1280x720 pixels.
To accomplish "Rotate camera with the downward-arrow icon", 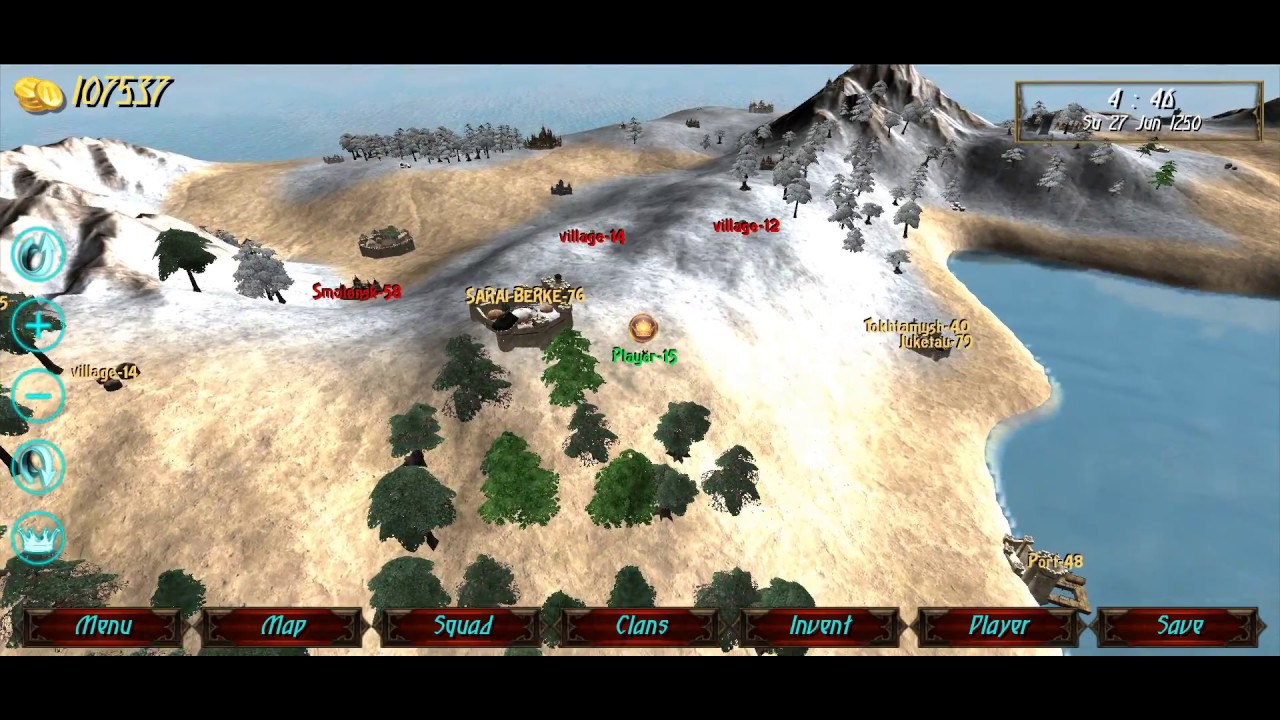I will [x=38, y=466].
